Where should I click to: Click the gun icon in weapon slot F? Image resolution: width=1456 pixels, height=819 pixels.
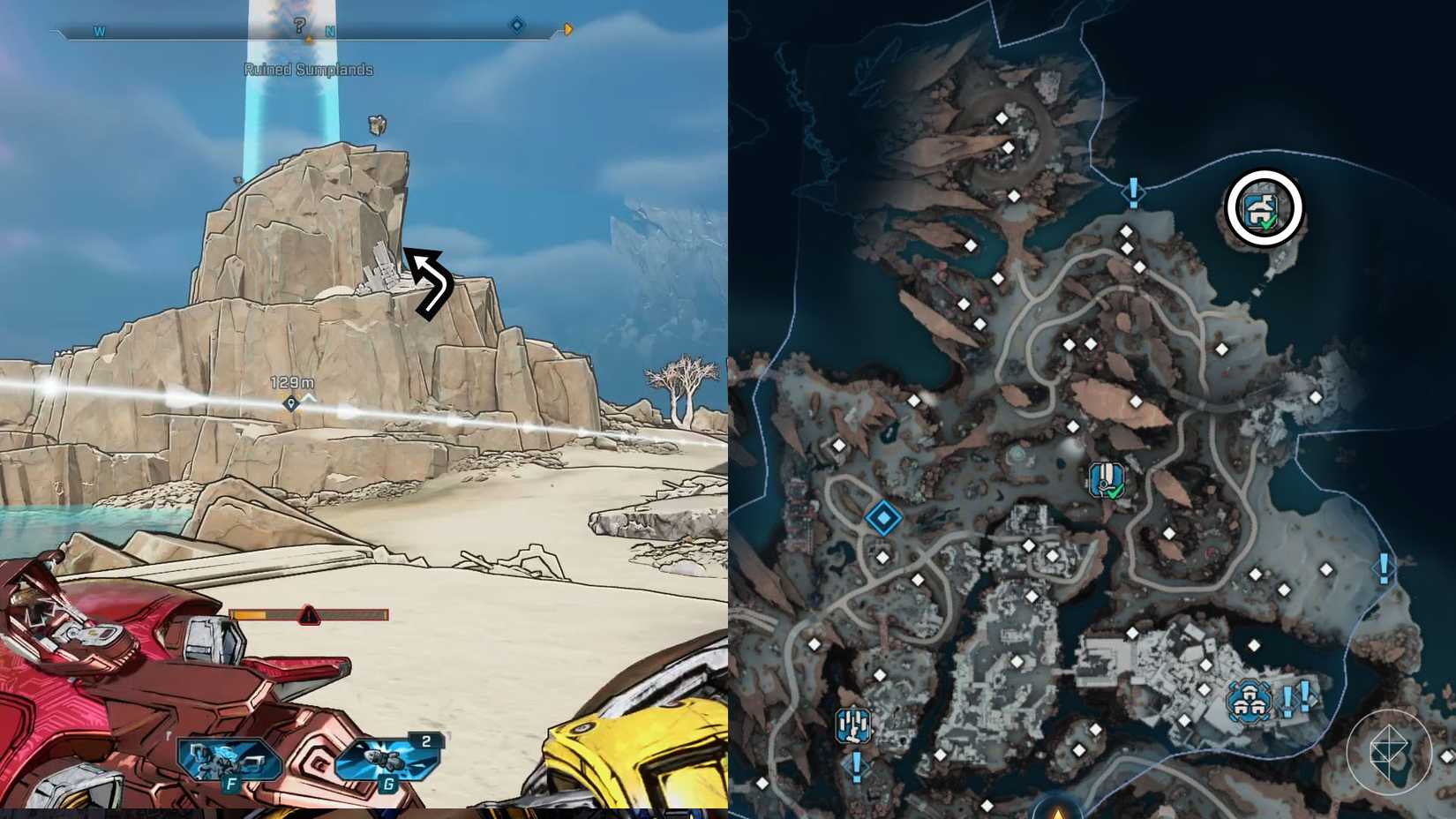coord(228,761)
